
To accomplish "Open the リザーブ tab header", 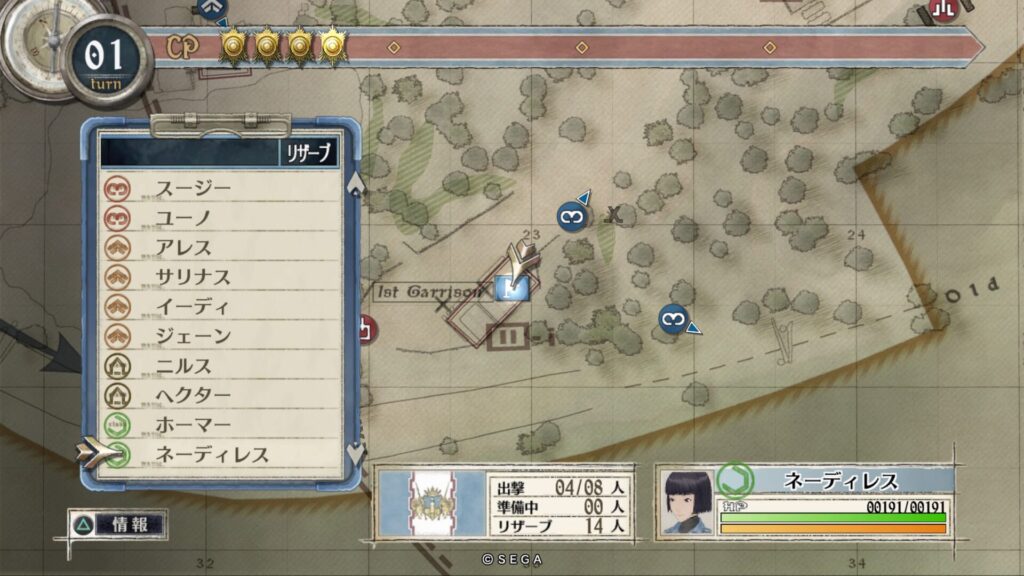I will [308, 152].
